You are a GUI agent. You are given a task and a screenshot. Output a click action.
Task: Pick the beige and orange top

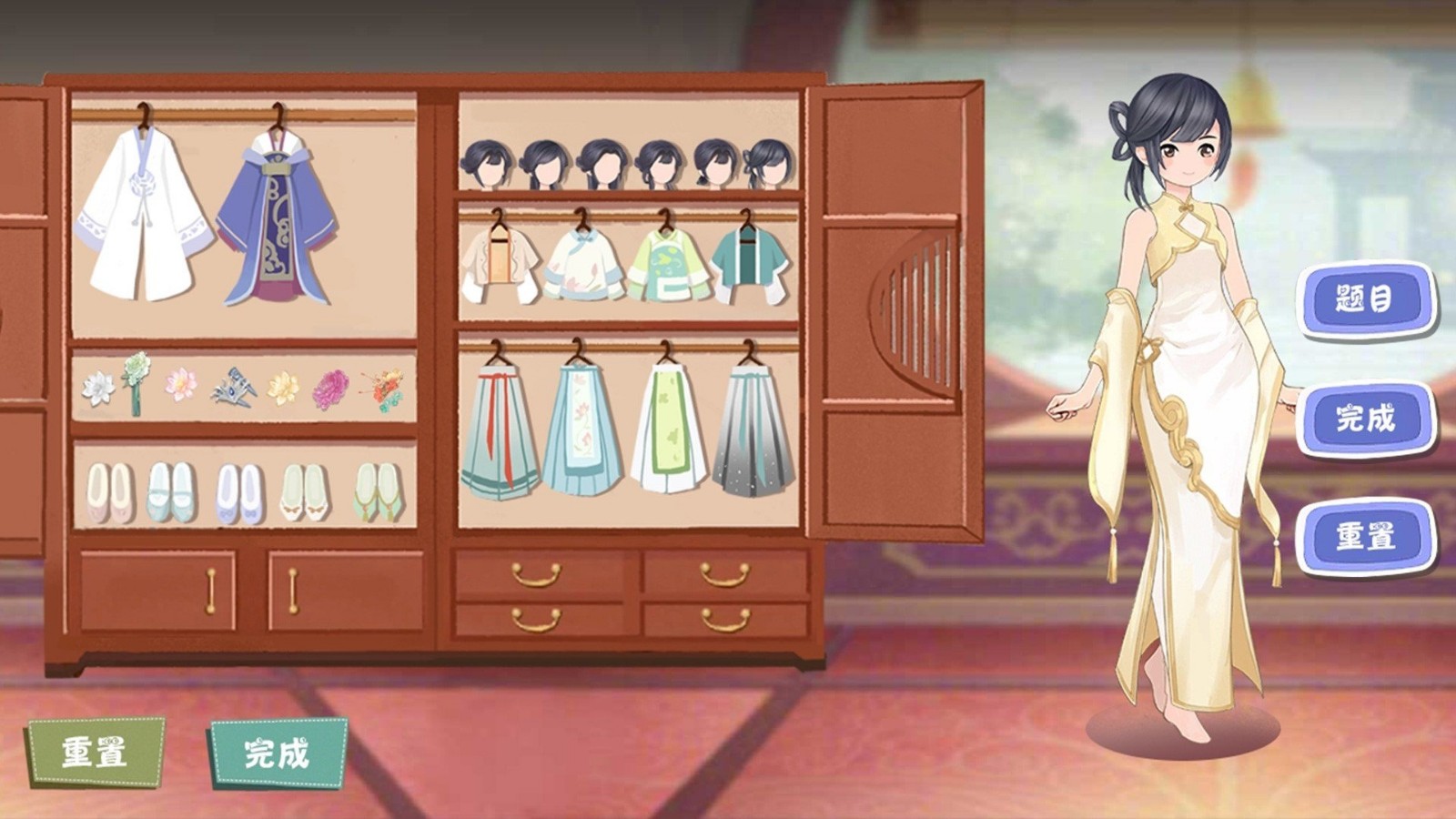500,265
